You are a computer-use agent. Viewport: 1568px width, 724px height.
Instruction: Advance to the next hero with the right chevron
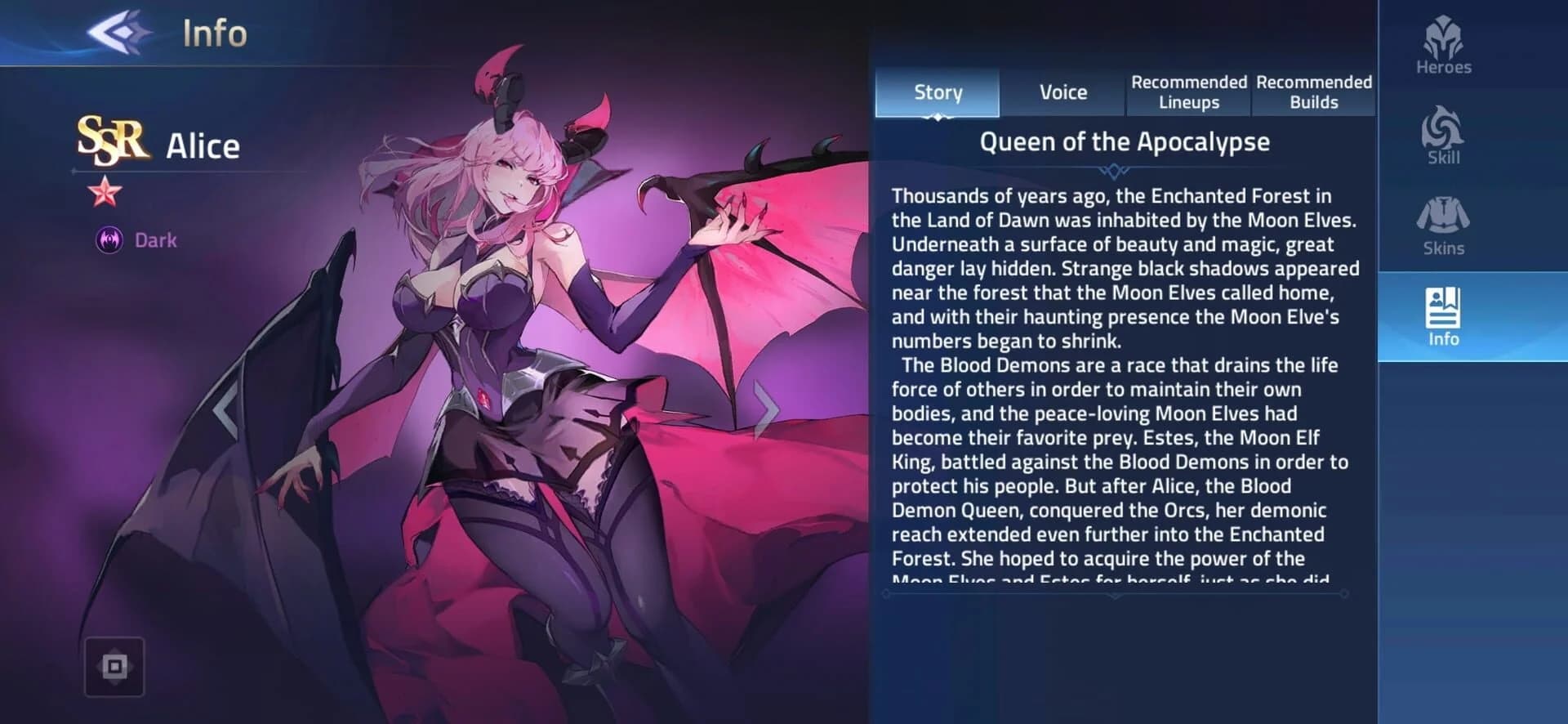click(x=765, y=411)
